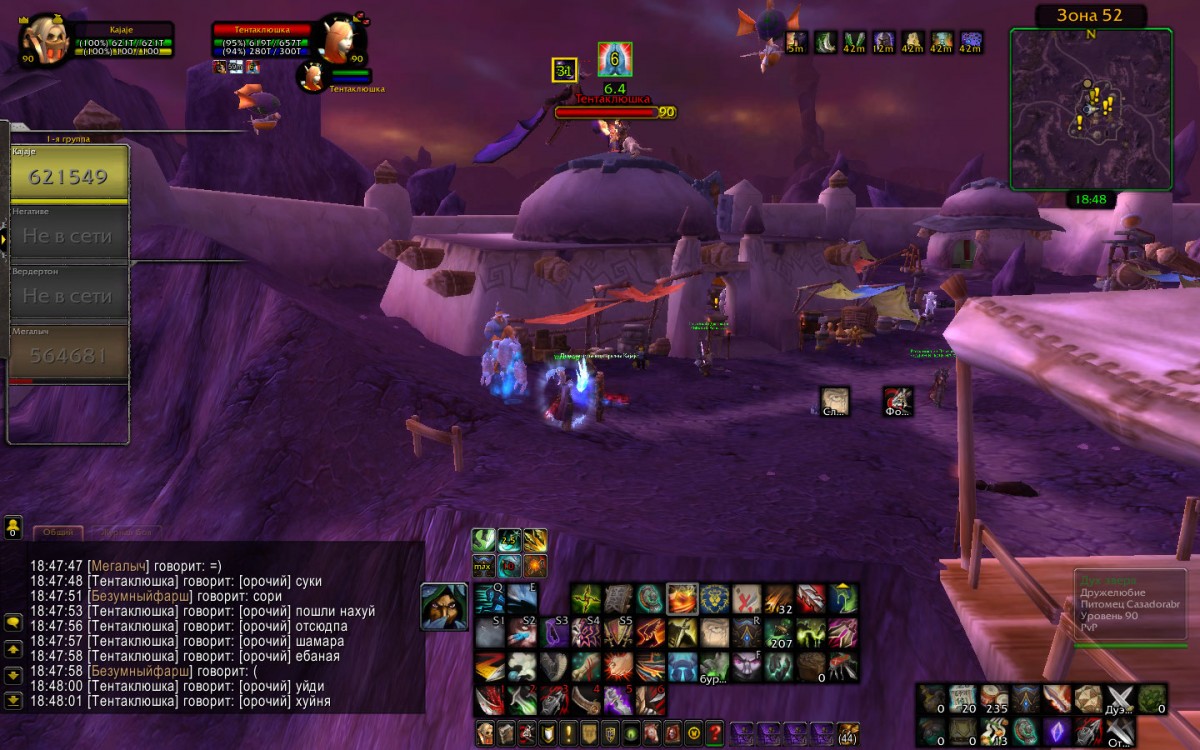Use the drum item with 235 count
The height and width of the screenshot is (750, 1200).
(994, 698)
